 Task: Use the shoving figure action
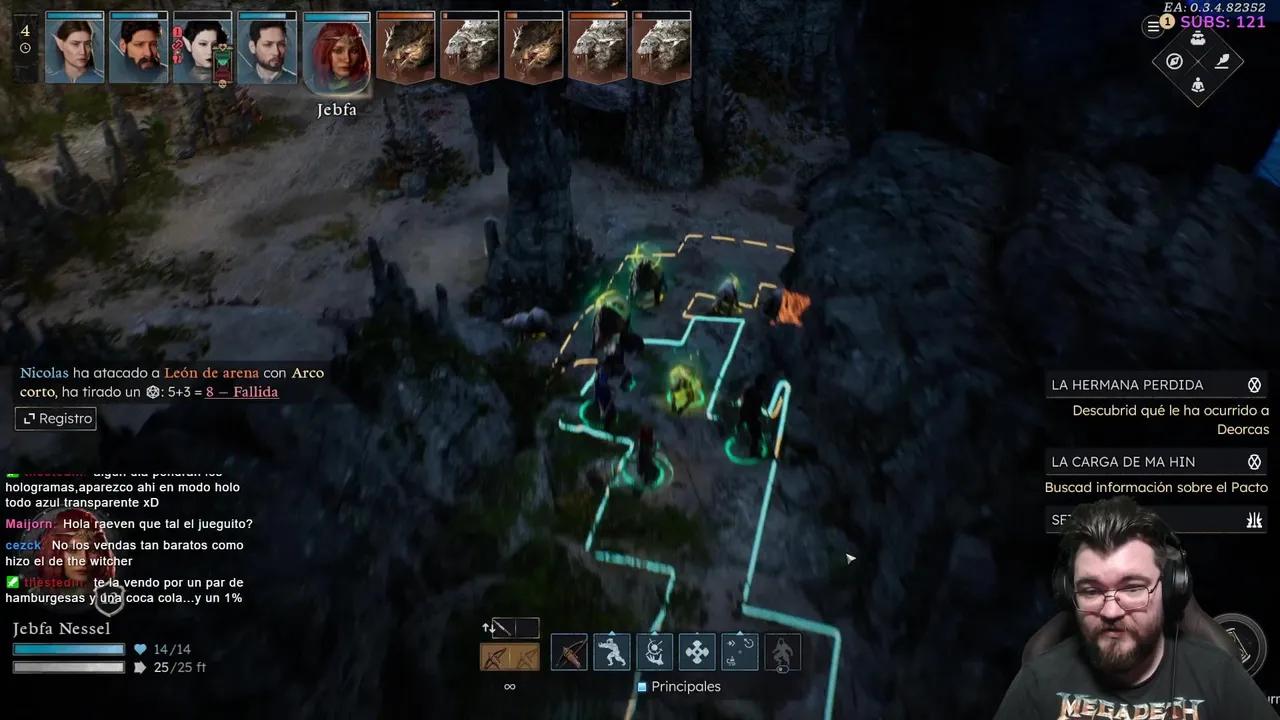point(612,653)
